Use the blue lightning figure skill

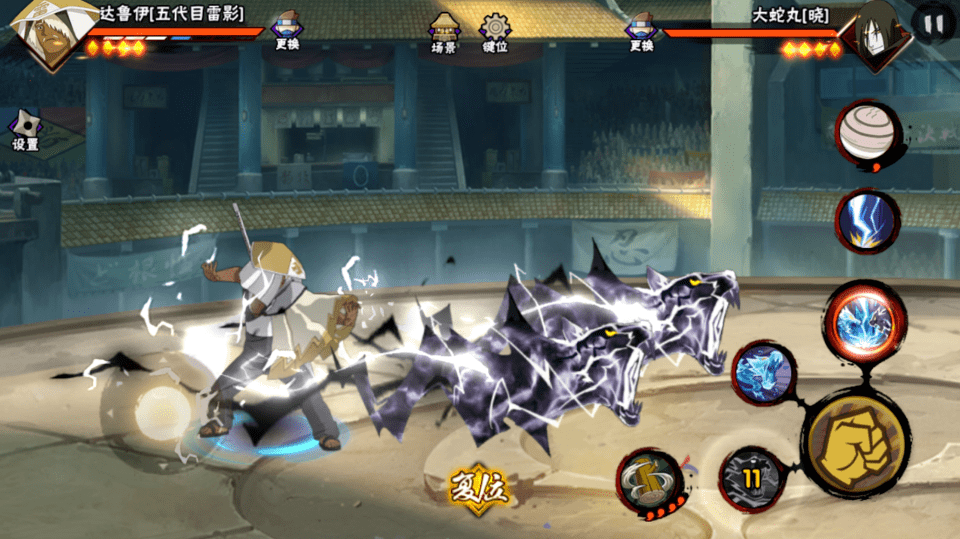[764, 374]
